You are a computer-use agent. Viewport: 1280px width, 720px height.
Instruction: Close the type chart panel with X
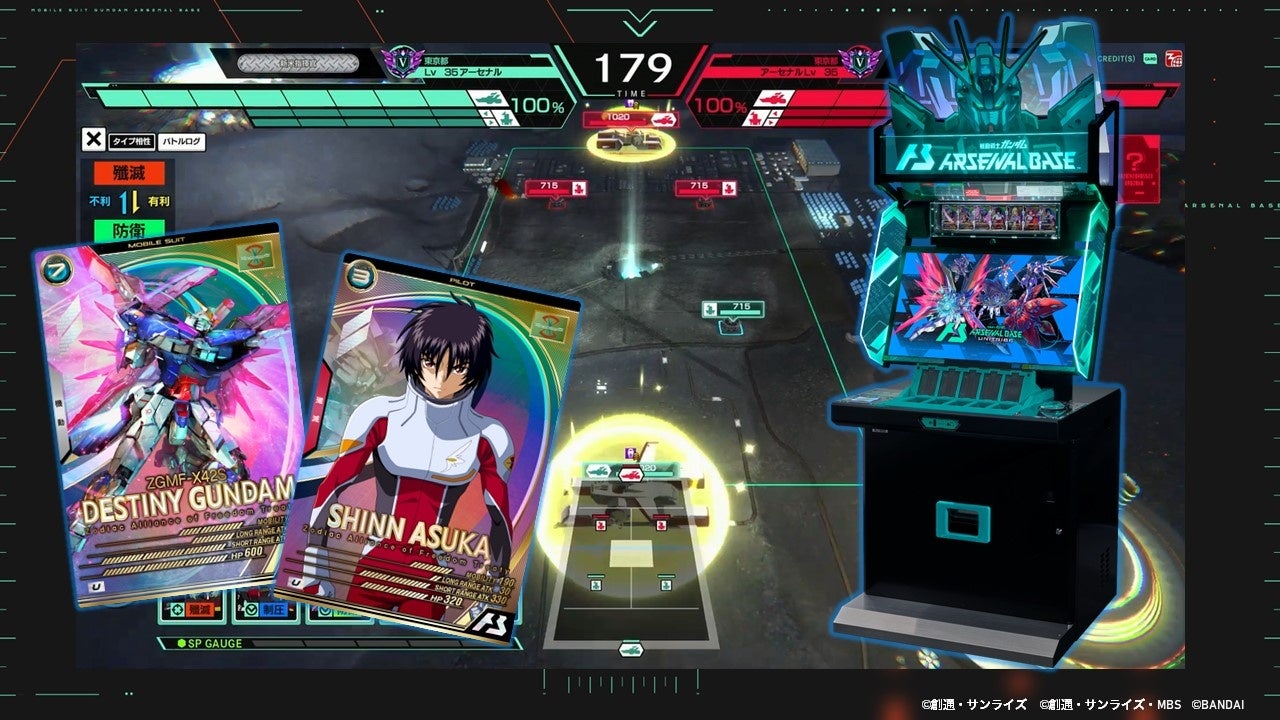click(x=93, y=141)
